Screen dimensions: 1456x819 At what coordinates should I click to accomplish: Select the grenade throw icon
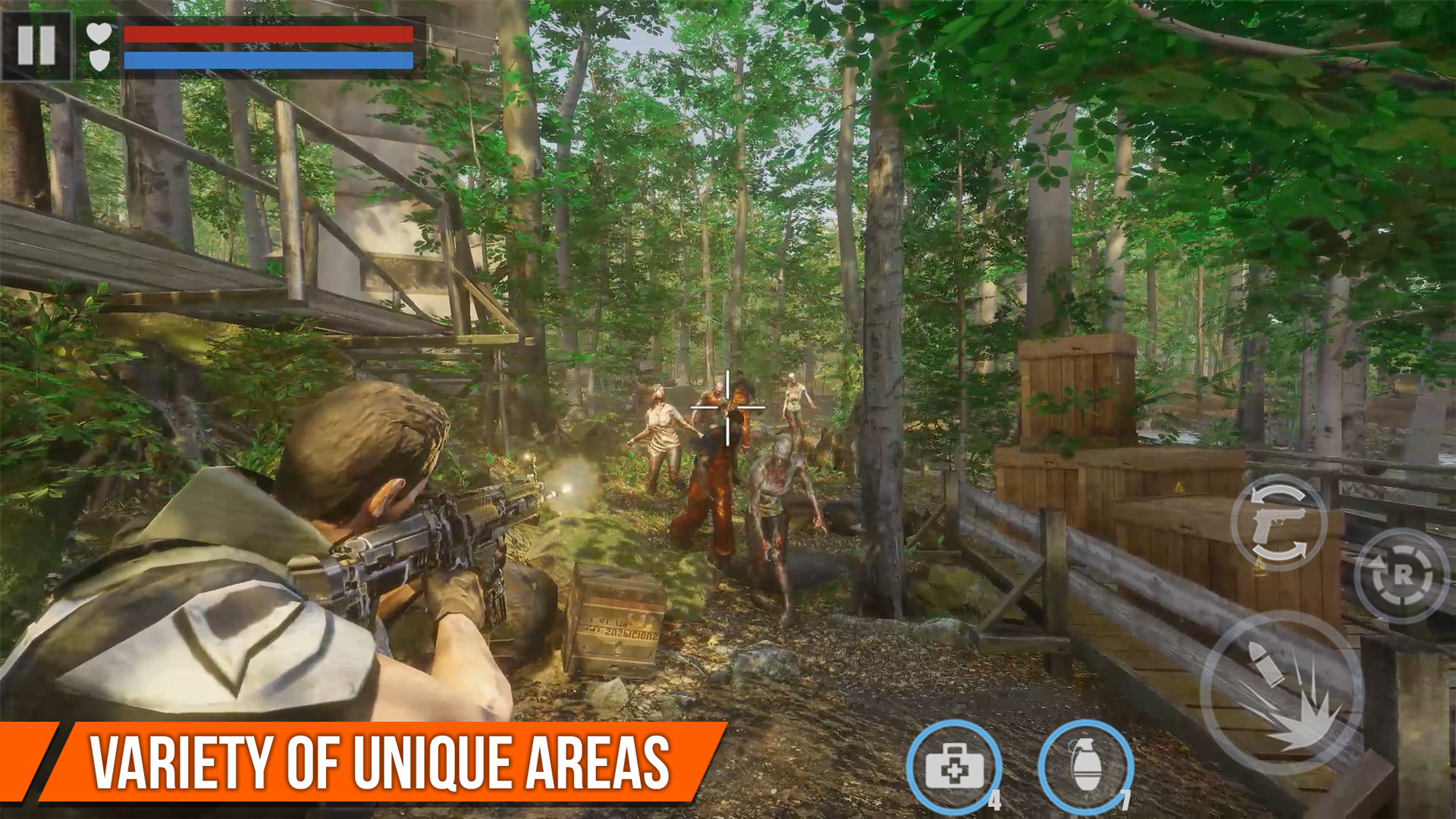(1084, 766)
